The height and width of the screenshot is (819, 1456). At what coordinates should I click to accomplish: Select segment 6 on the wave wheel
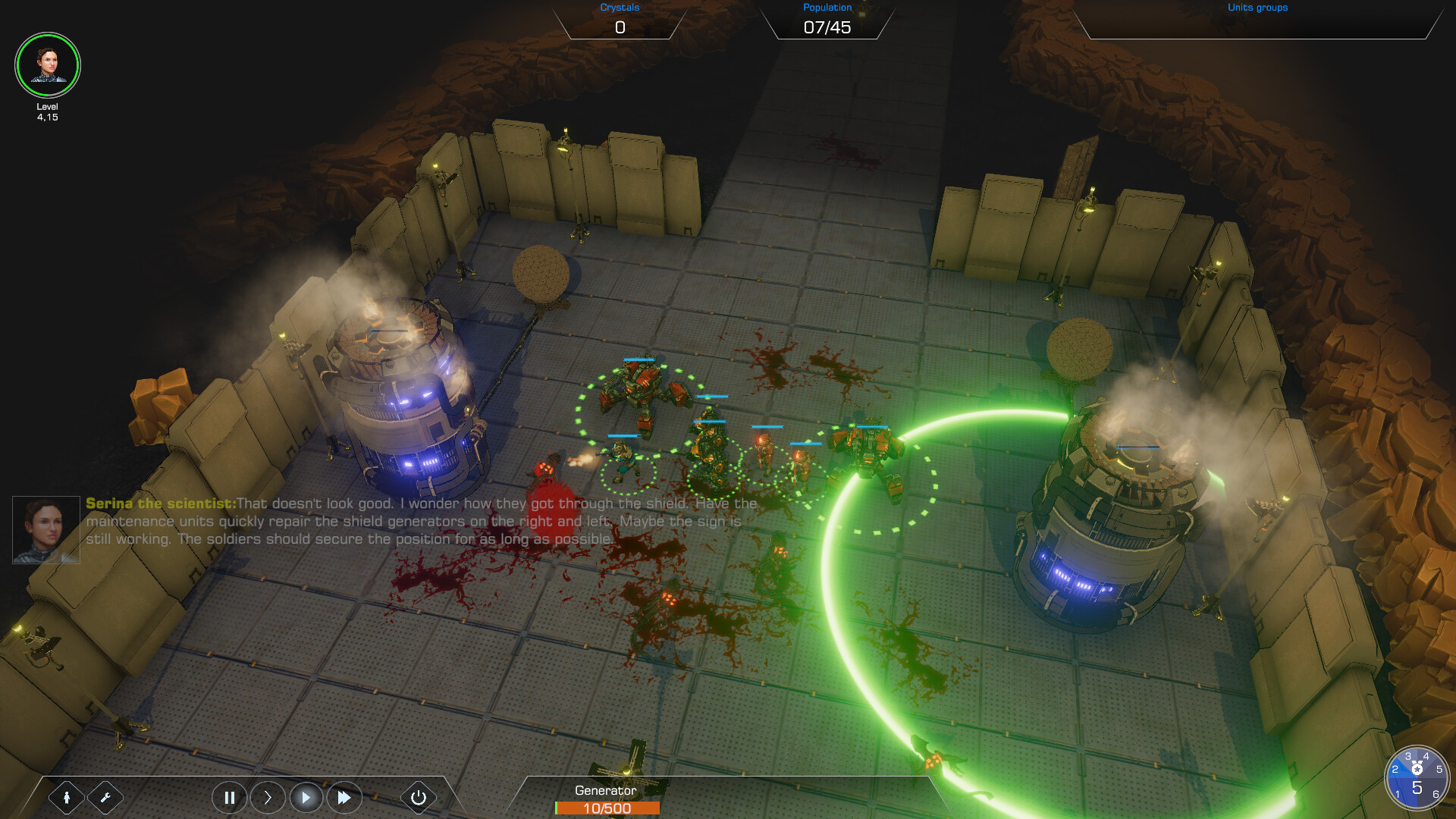coord(1436,795)
